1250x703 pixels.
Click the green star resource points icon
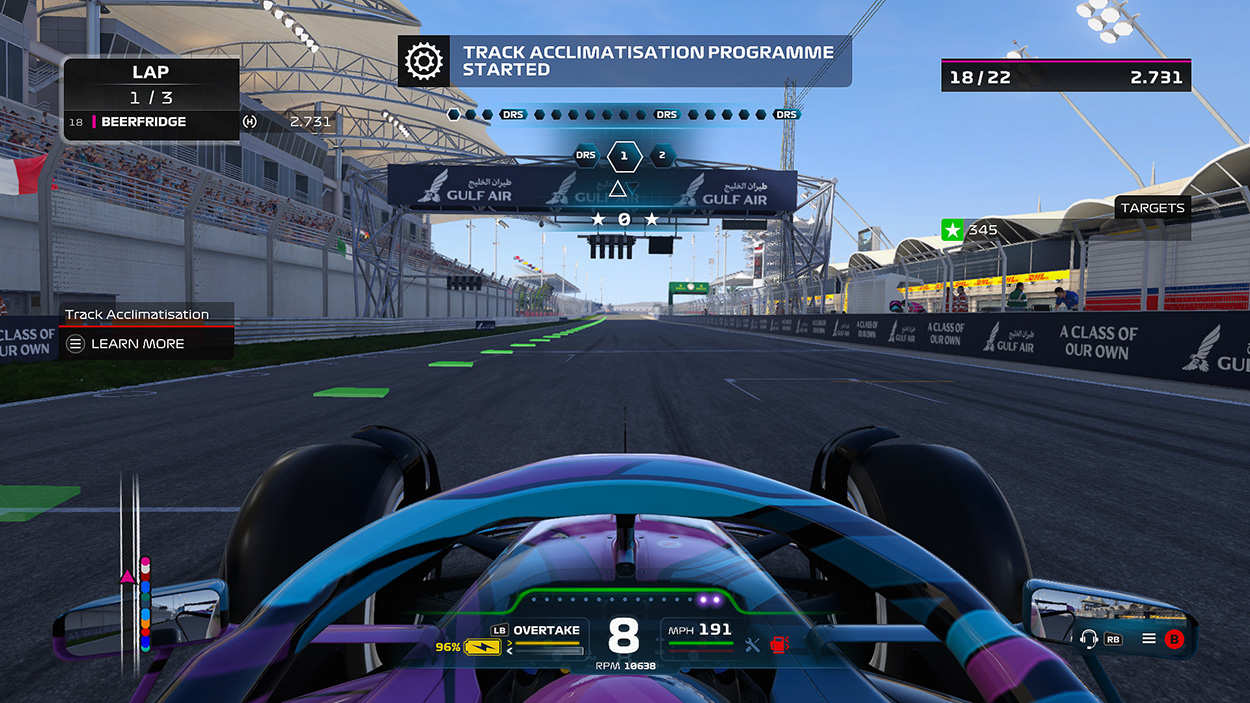point(952,230)
